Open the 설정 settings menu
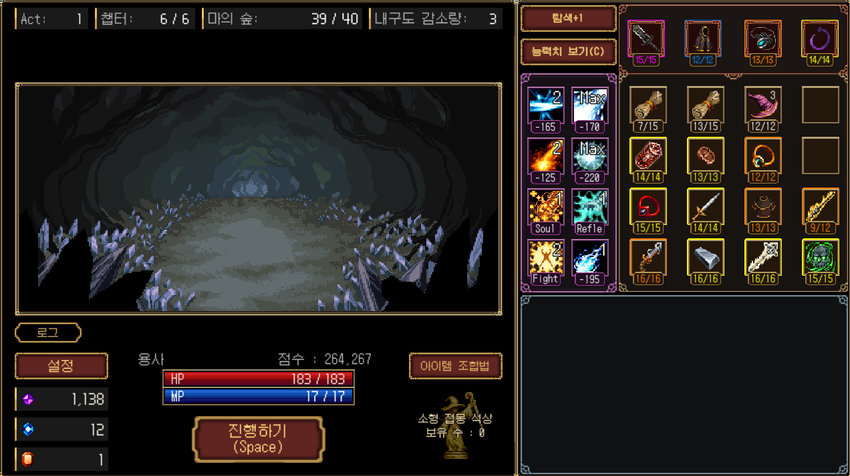 61,366
